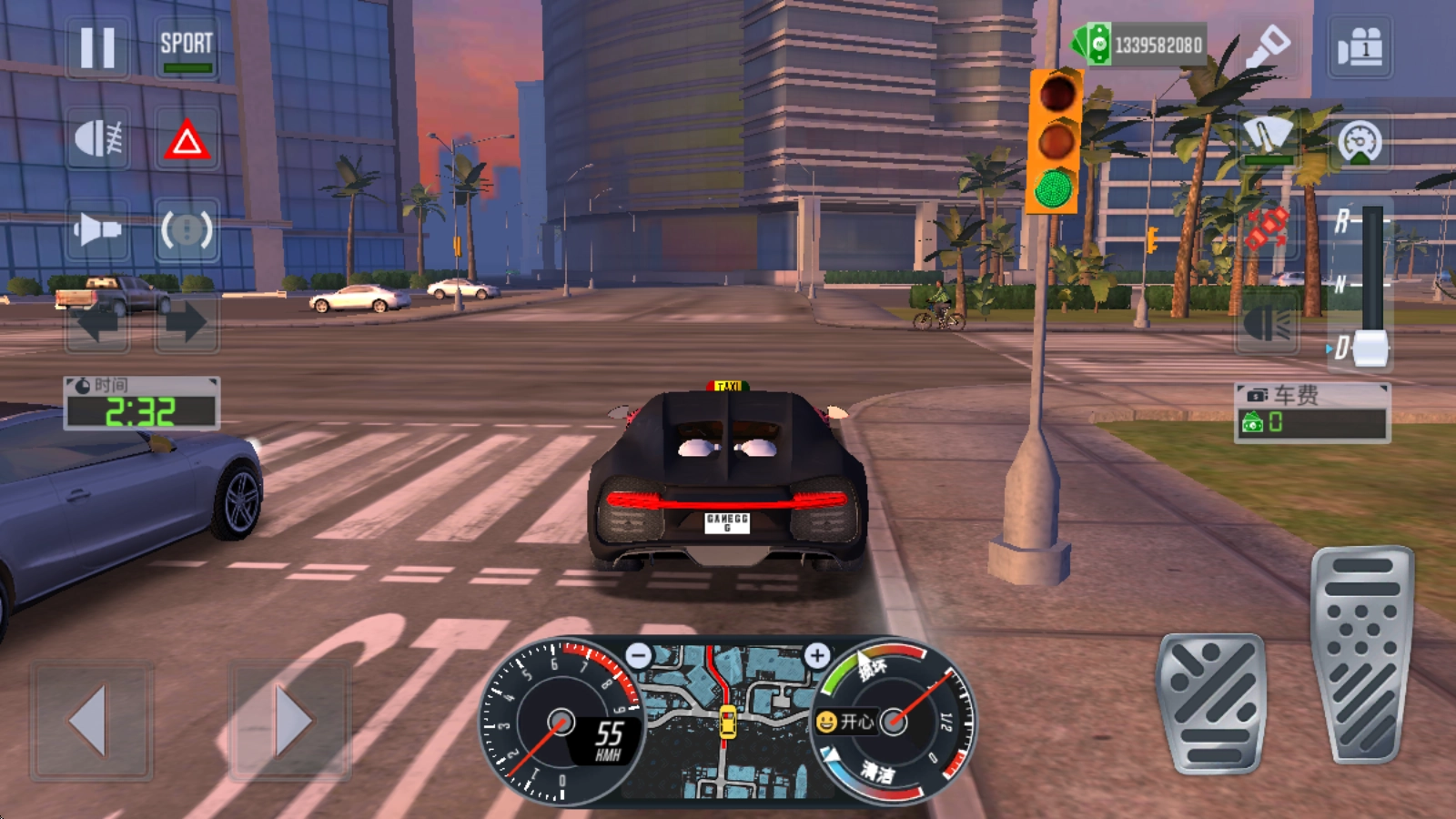The image size is (1456, 819).
Task: Zoom out the minimap
Action: [x=640, y=654]
